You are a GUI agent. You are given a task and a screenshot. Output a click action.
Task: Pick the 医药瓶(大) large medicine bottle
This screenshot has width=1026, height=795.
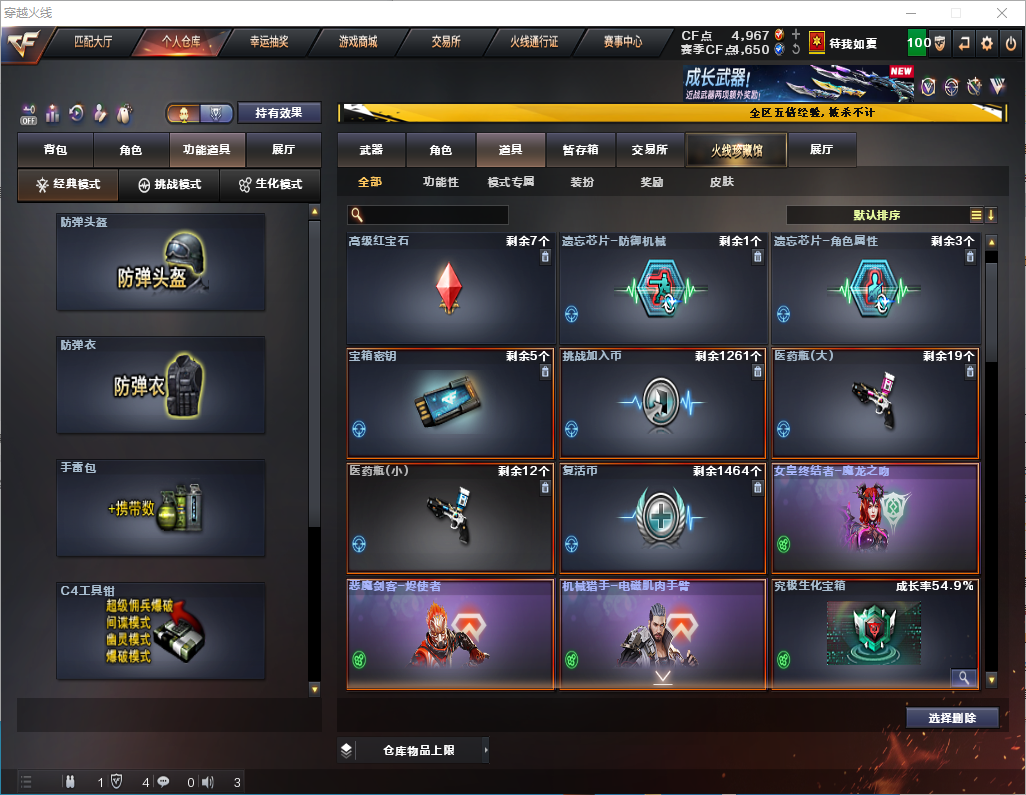coord(874,404)
